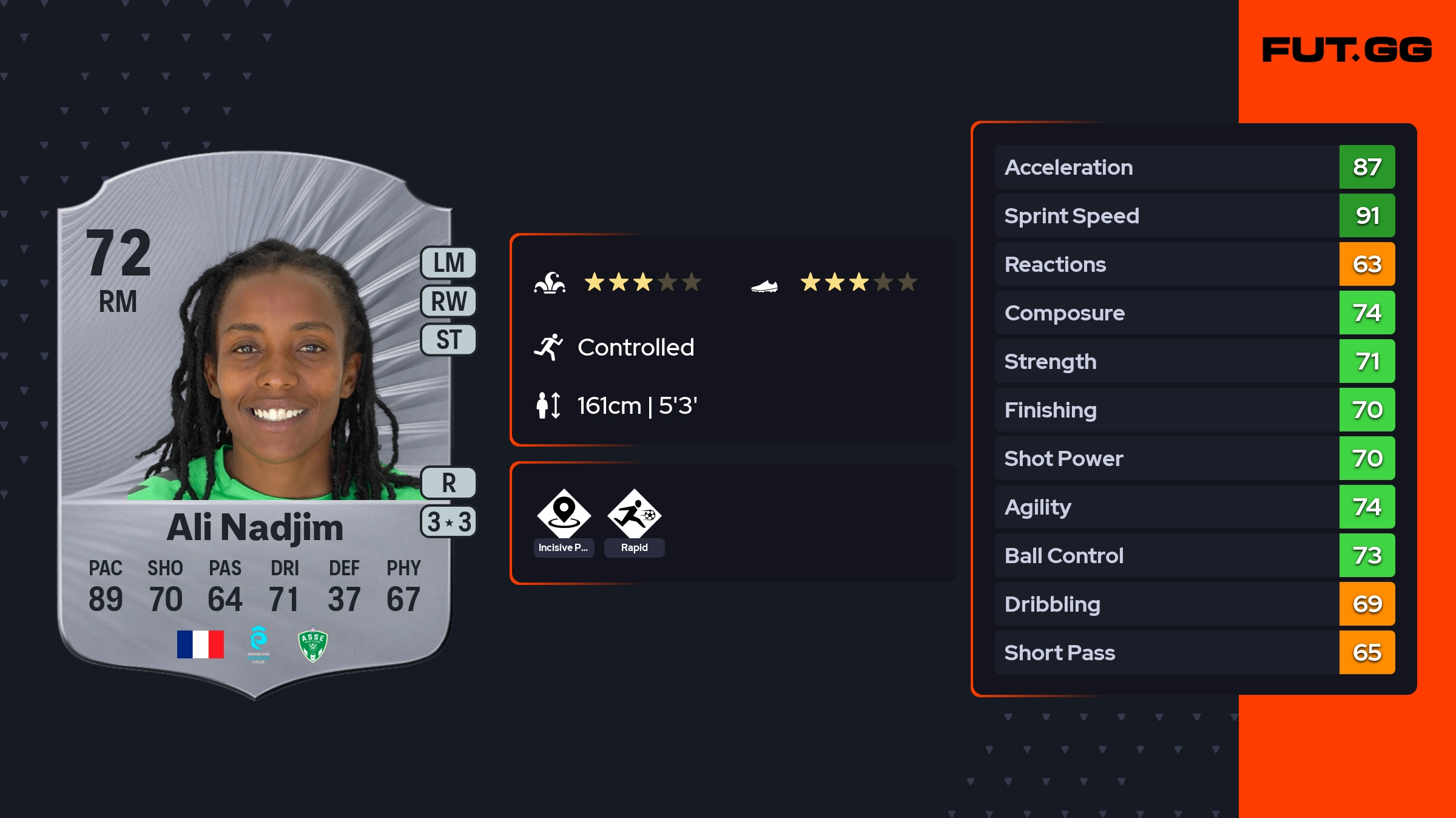Select the Acceleration stat row
1456x818 pixels.
1194,167
